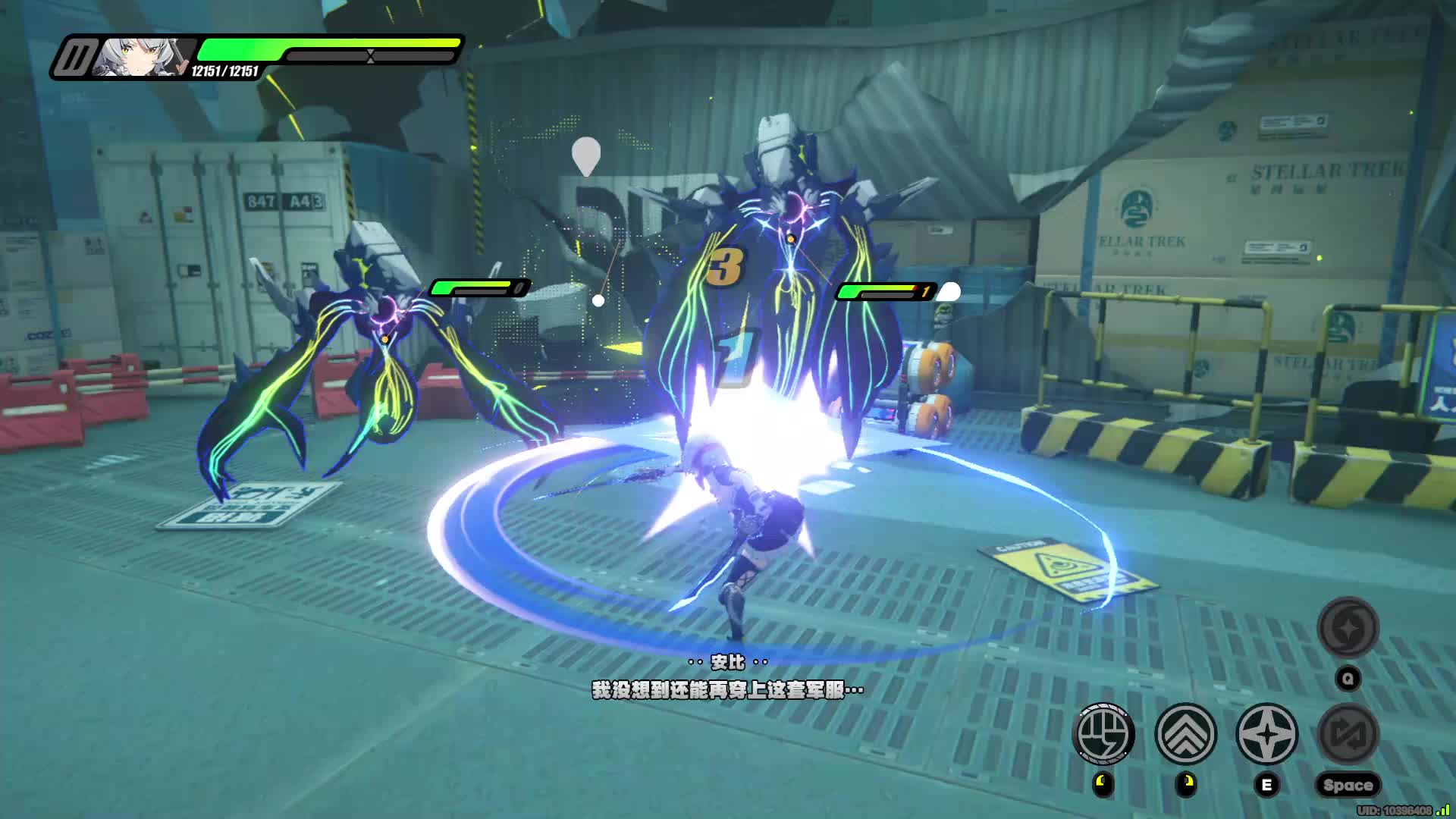The width and height of the screenshot is (1456, 819).
Task: Use the four-point star special attack
Action: point(1266,733)
